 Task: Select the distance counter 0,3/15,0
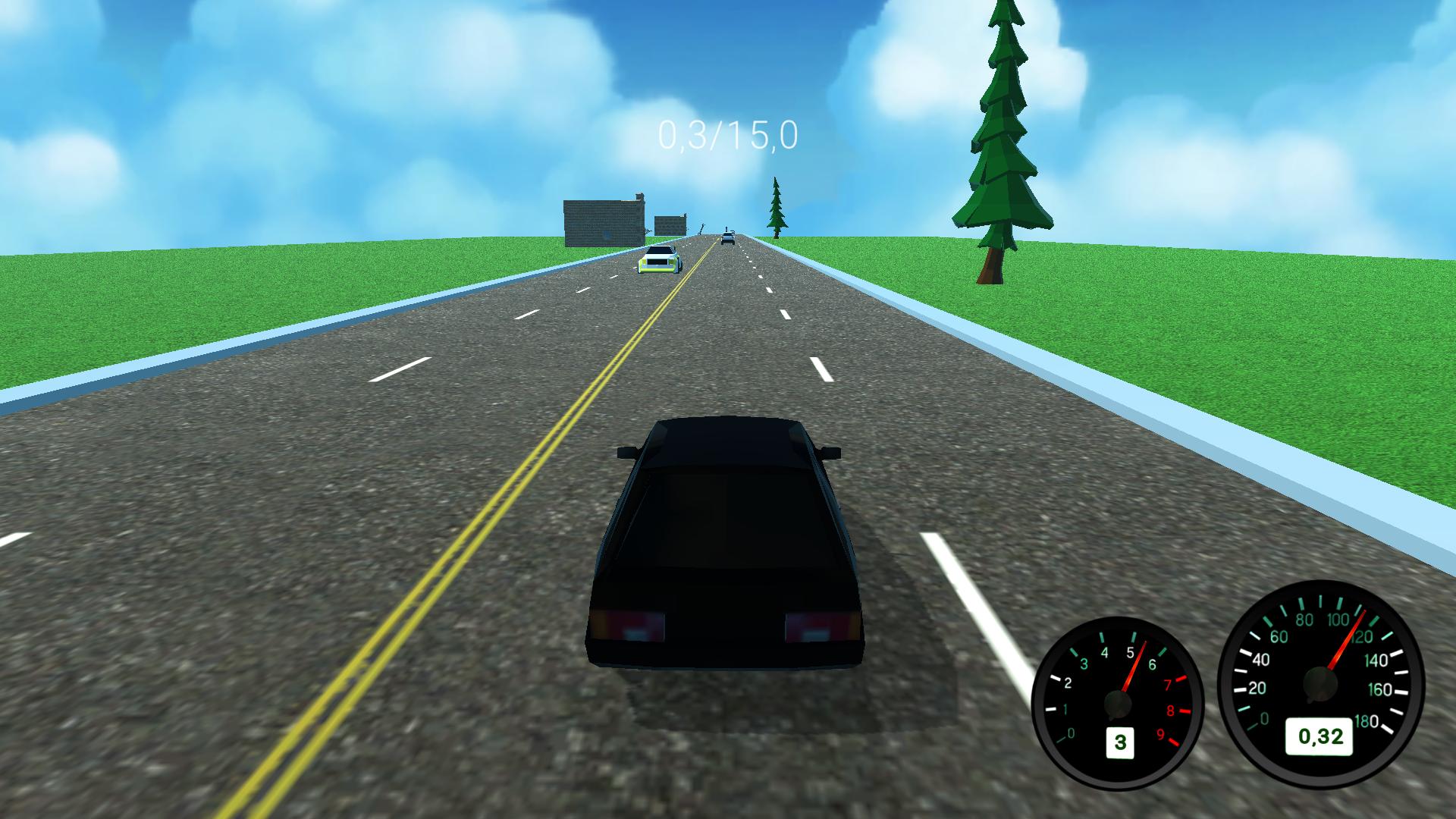point(726,136)
